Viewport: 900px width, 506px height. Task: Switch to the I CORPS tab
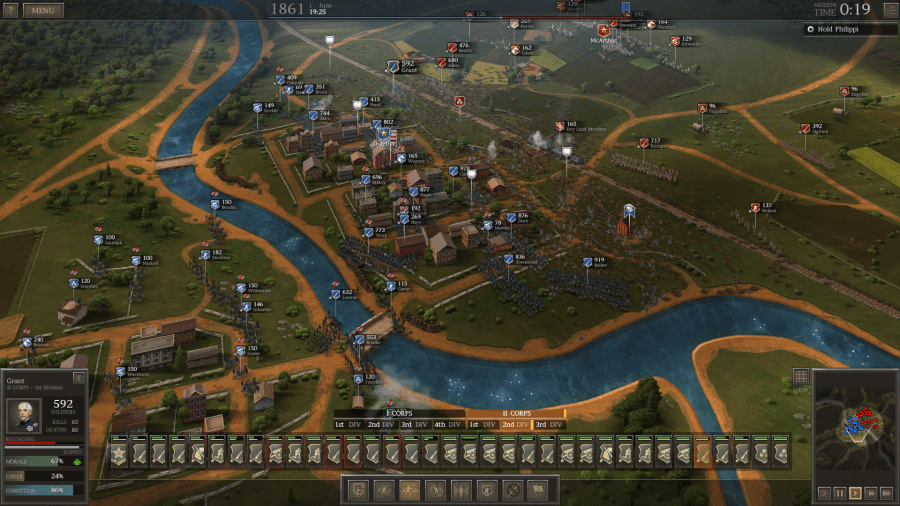(x=399, y=413)
